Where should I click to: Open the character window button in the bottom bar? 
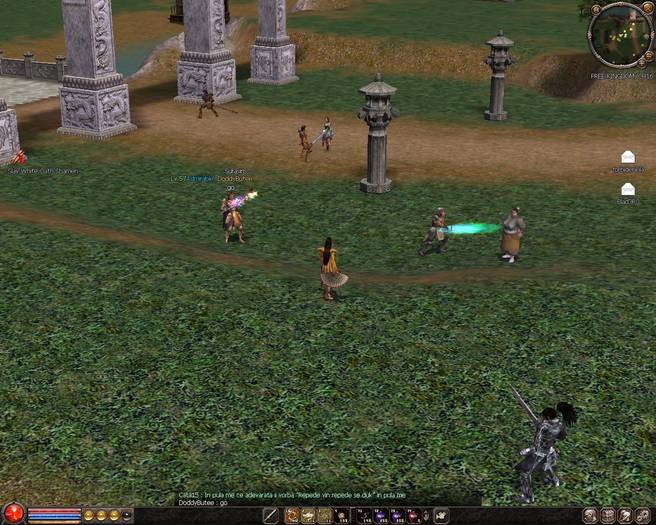point(591,516)
